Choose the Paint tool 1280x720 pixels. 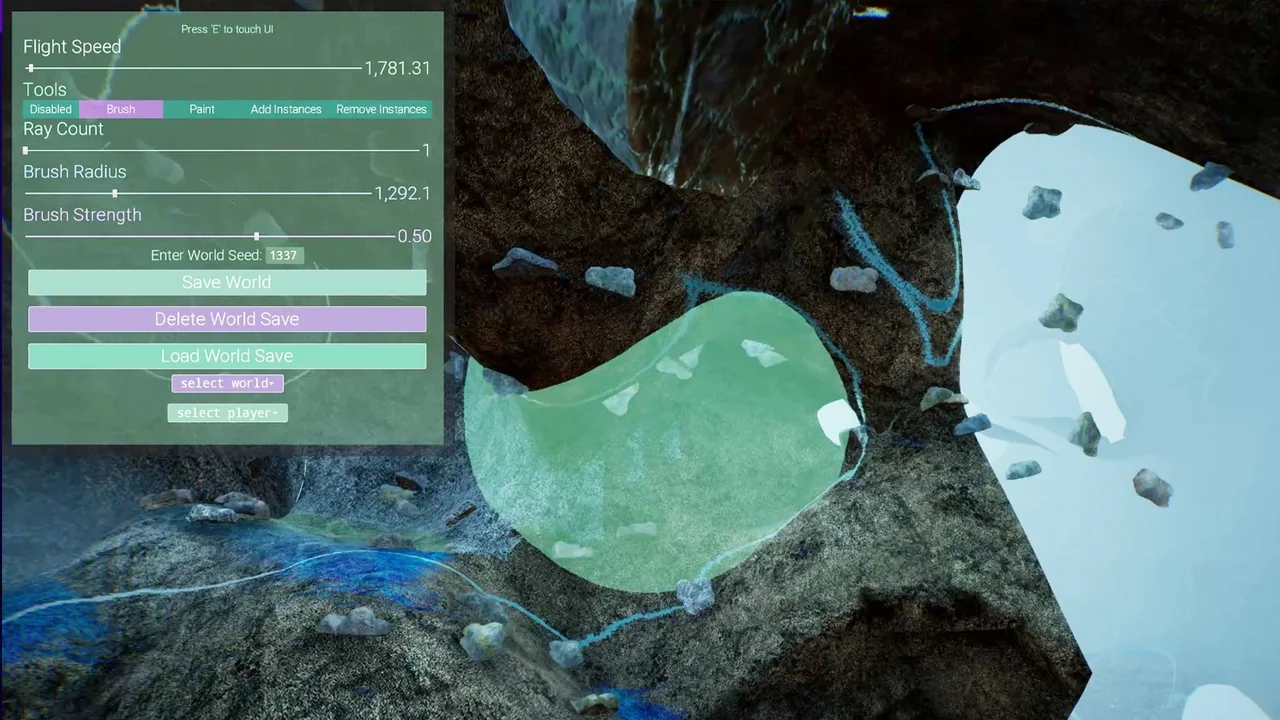click(x=202, y=109)
